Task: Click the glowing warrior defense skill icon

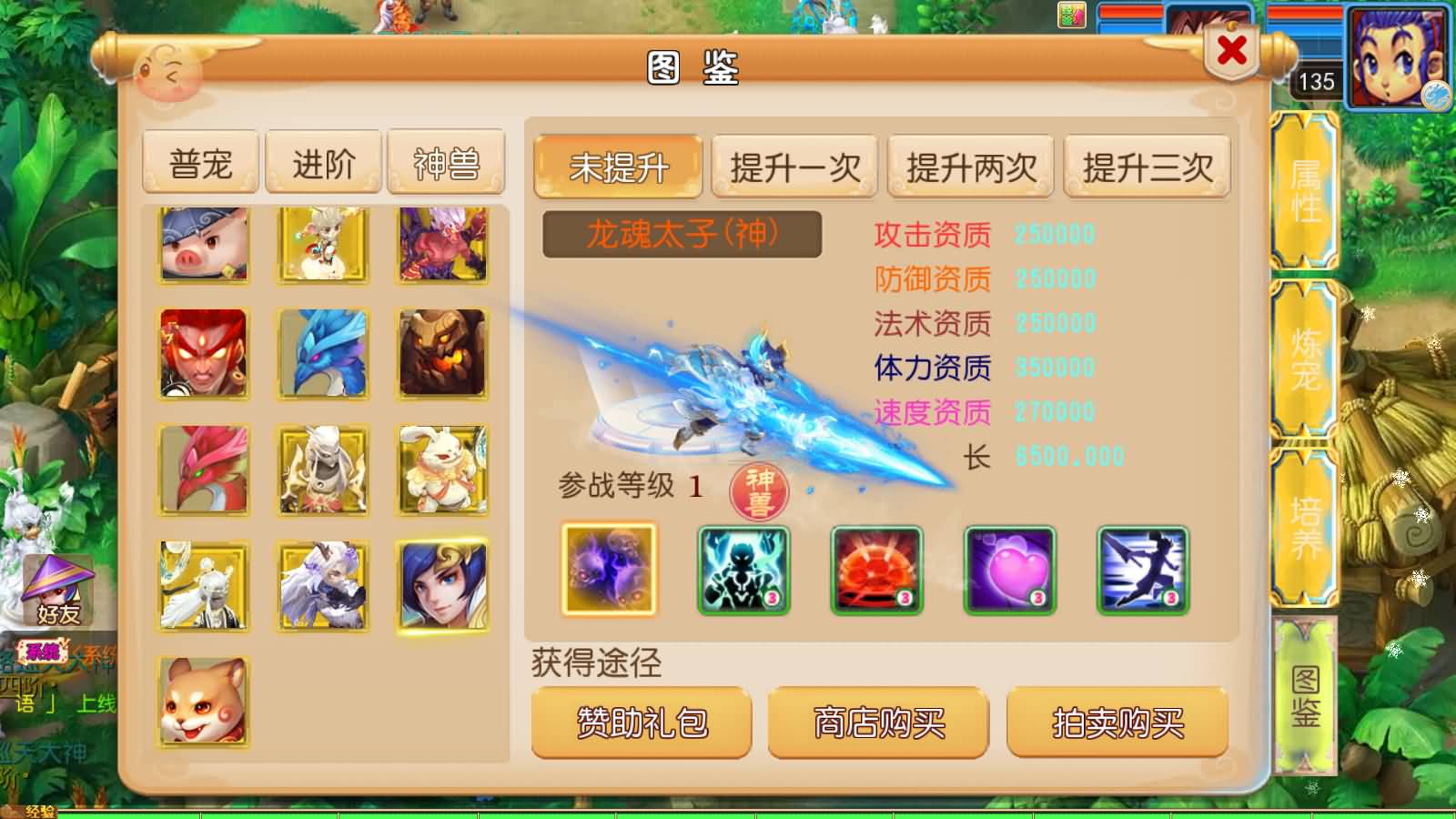Action: [x=743, y=569]
